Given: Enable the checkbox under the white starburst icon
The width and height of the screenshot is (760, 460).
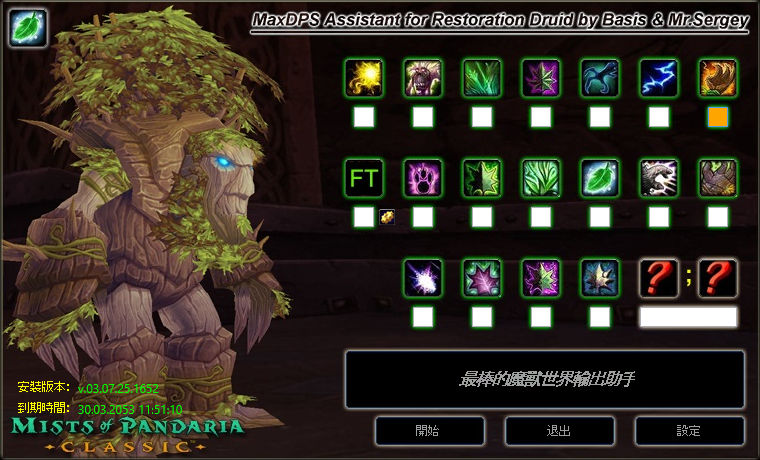Looking at the screenshot, I should click(x=423, y=317).
